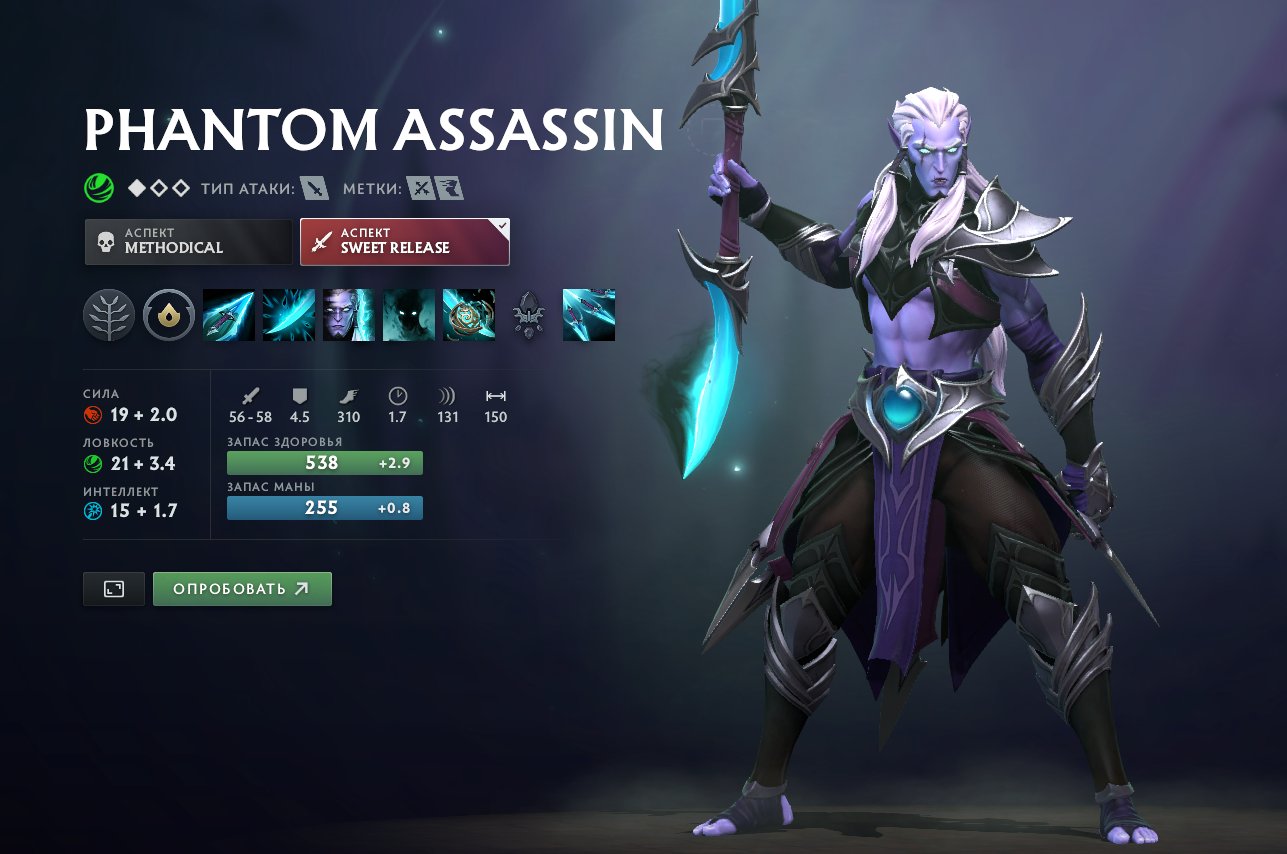Expand the Sweet Release aspect dropdown arrow
This screenshot has height=854, width=1287.
pos(500,228)
